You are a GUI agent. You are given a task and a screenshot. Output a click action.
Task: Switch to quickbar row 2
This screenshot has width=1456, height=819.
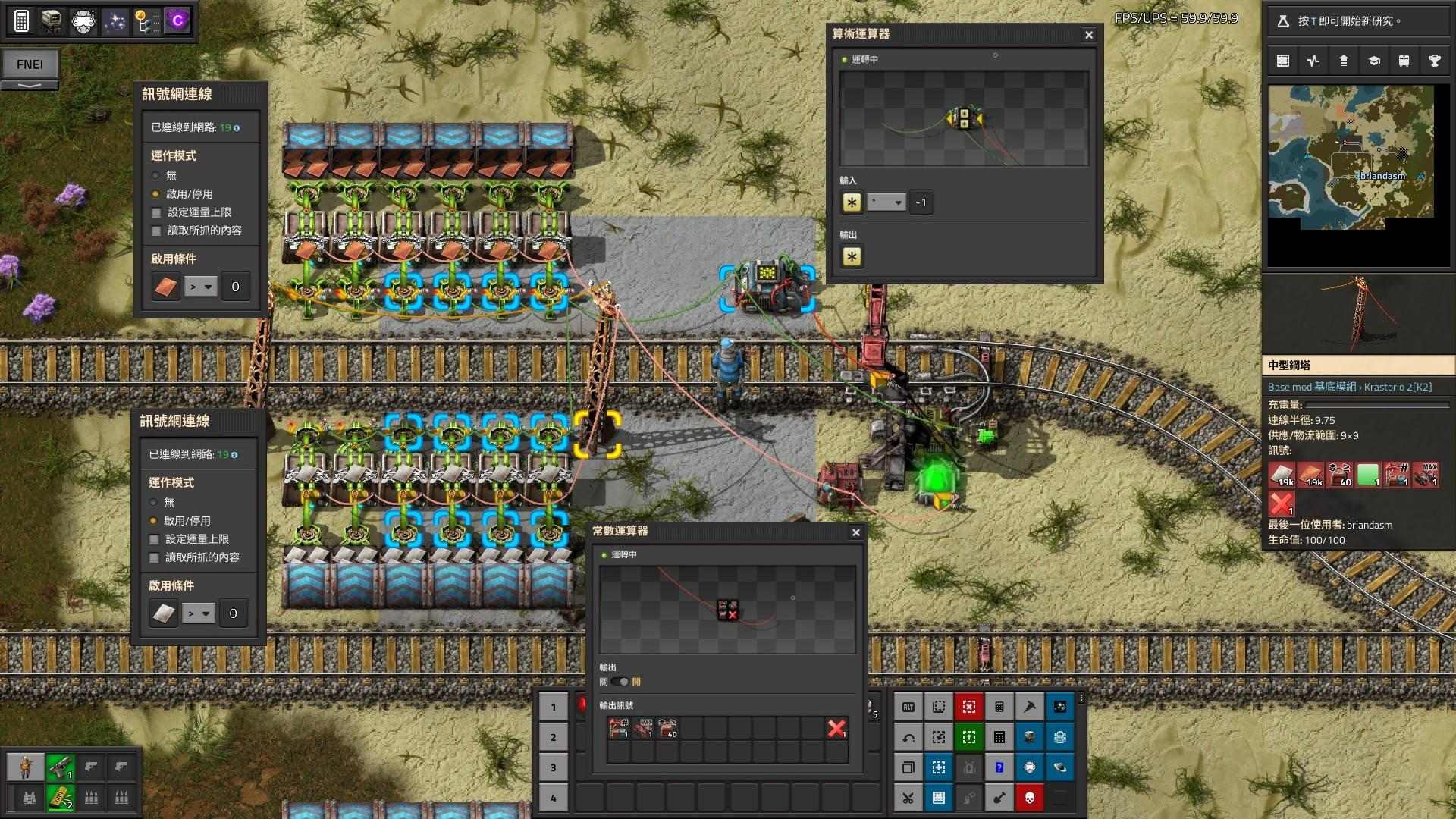(x=554, y=736)
